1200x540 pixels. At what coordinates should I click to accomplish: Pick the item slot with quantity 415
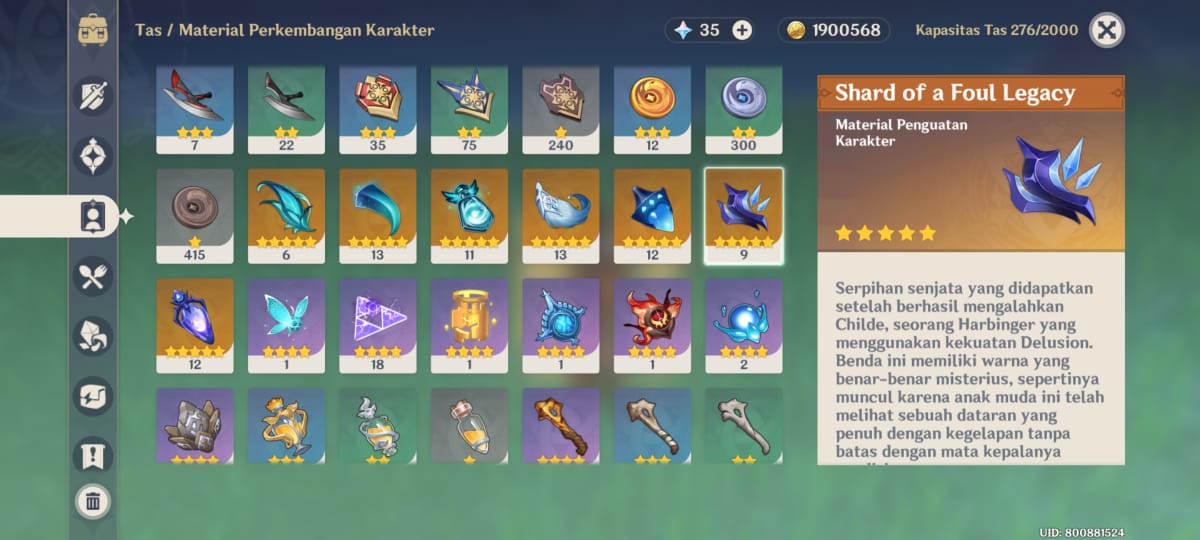click(195, 215)
